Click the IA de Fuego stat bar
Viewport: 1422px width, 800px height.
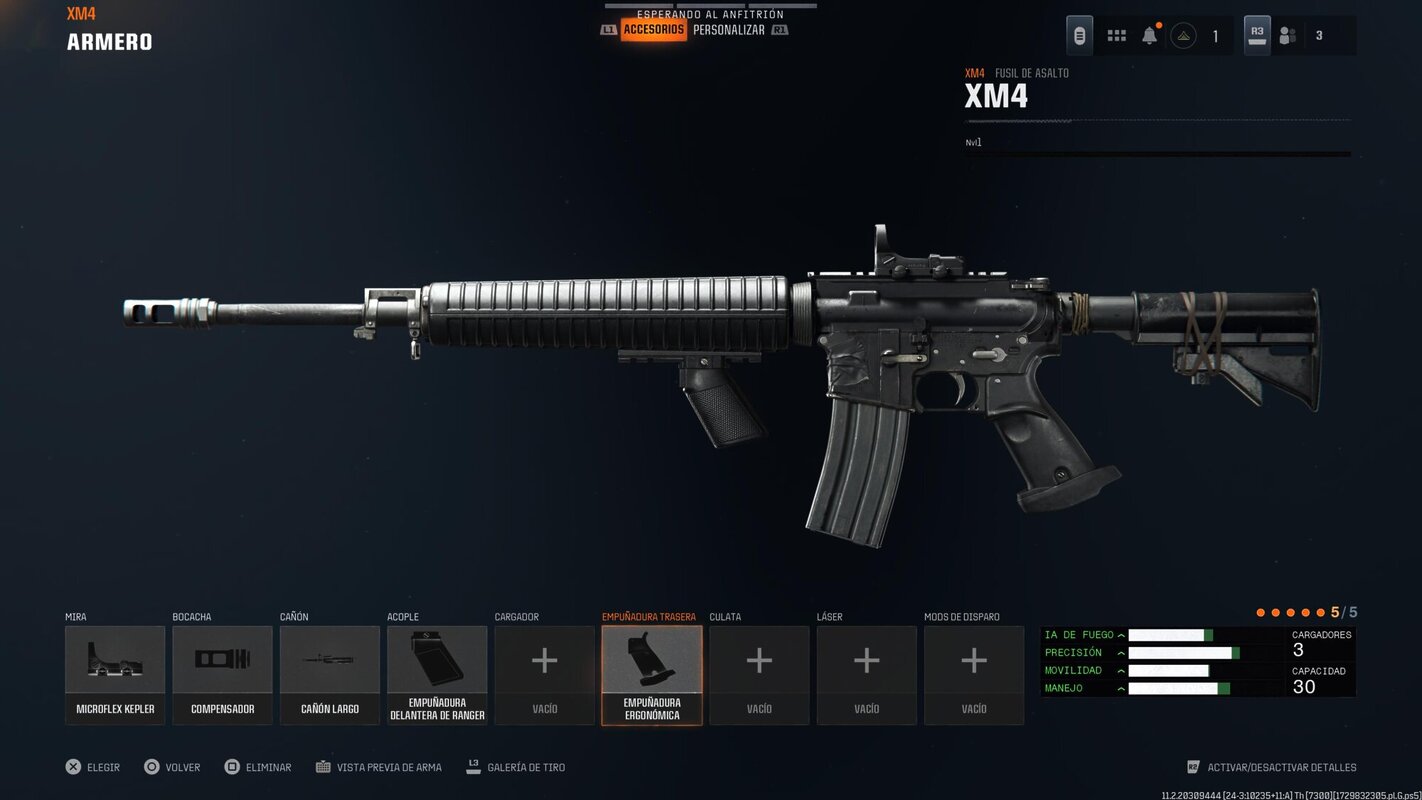[1165, 634]
